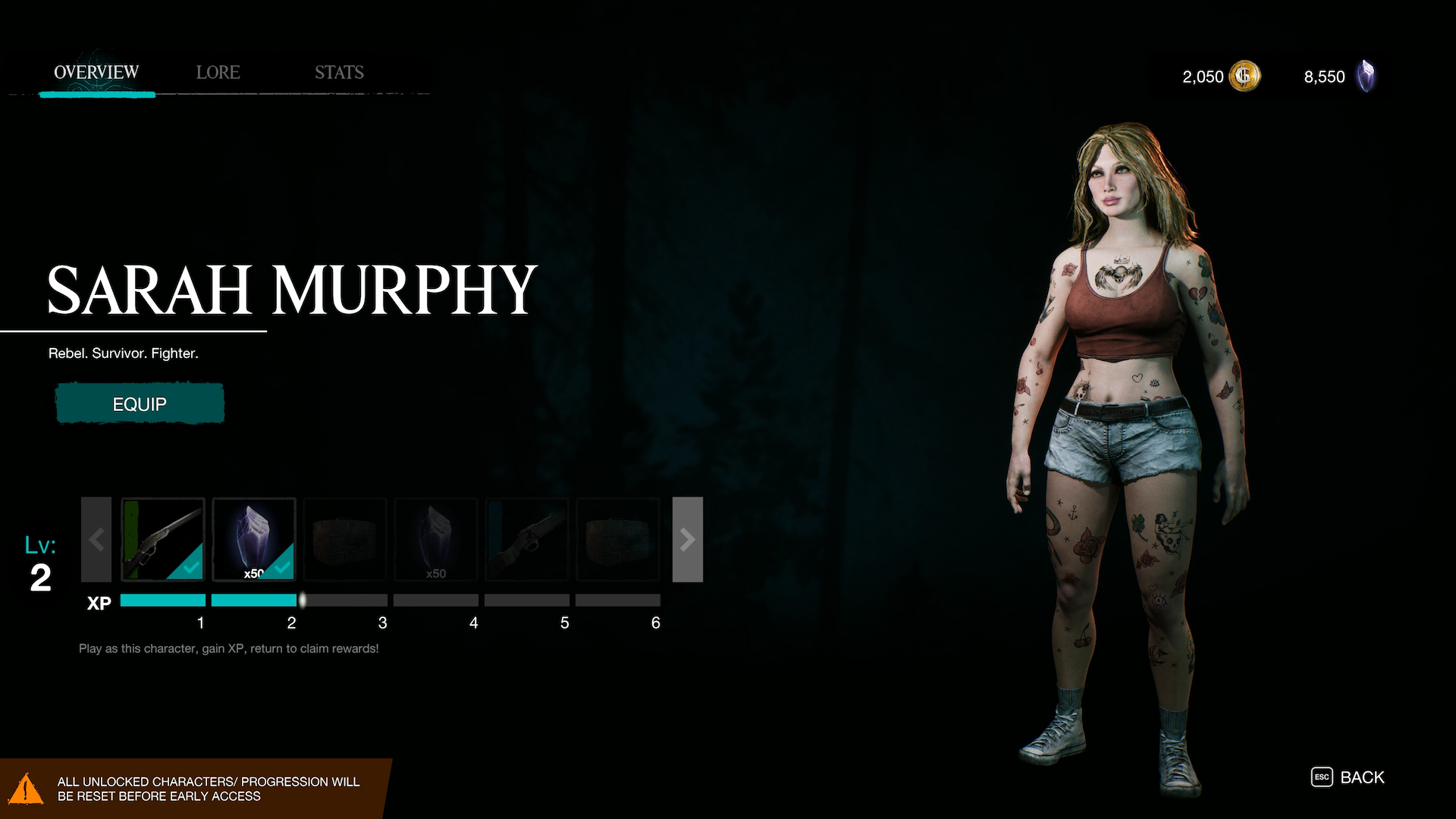Switch to the Lore tab
1456x819 pixels.
[218, 73]
